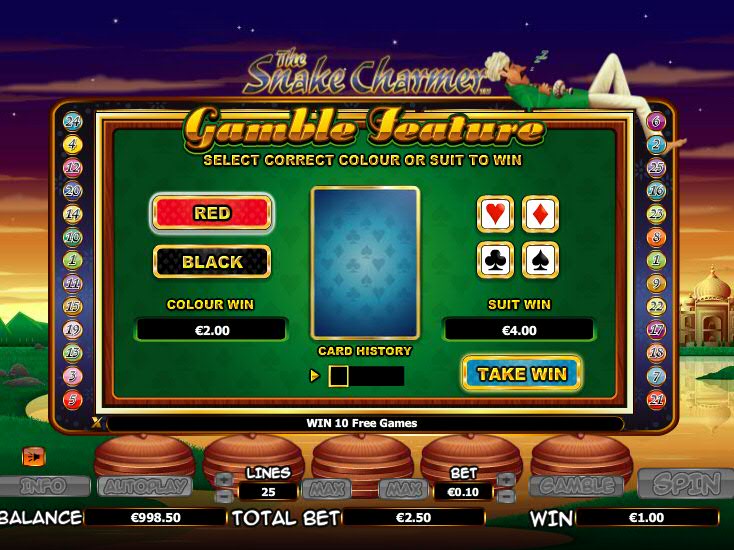
Task: Increase the number of LINES
Action: [x=224, y=480]
